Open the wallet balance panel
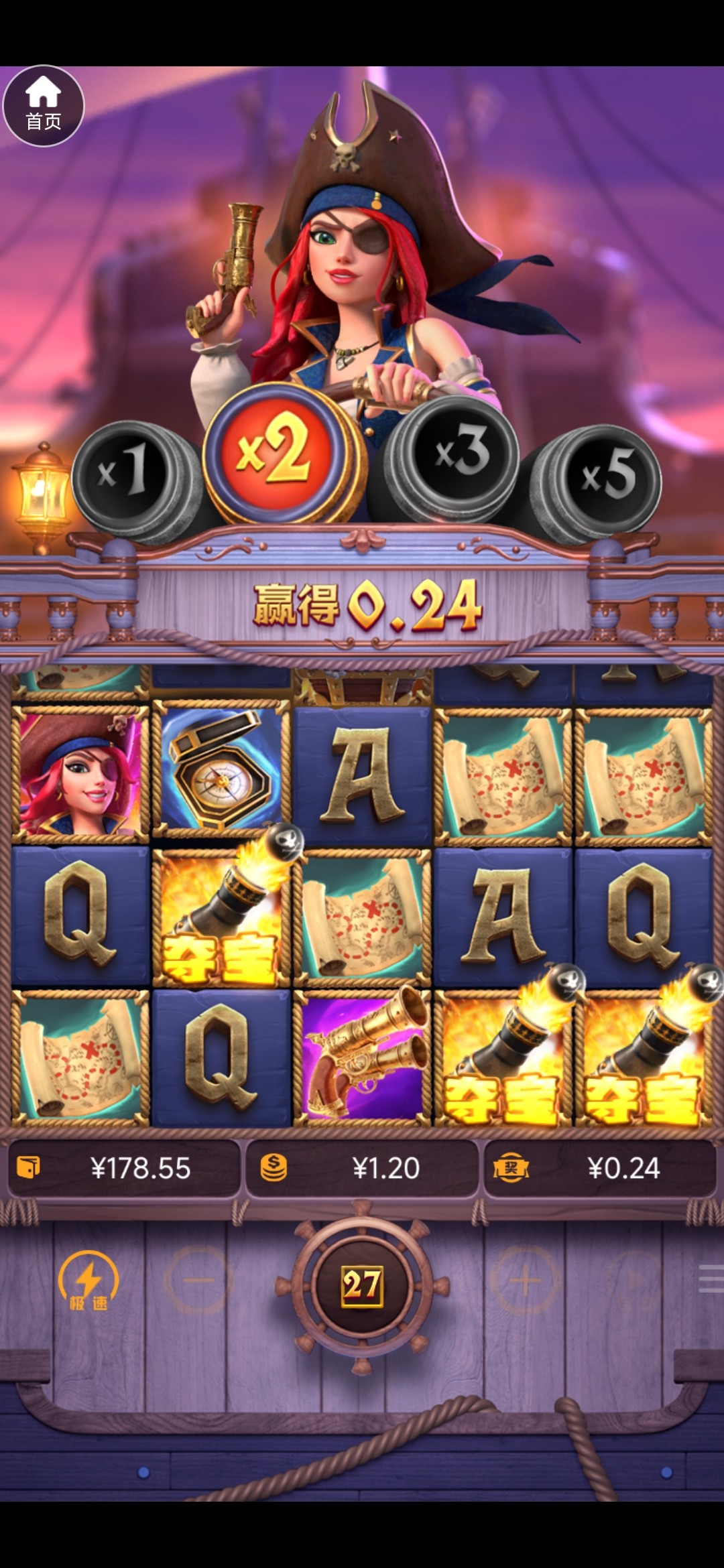 [x=124, y=1169]
